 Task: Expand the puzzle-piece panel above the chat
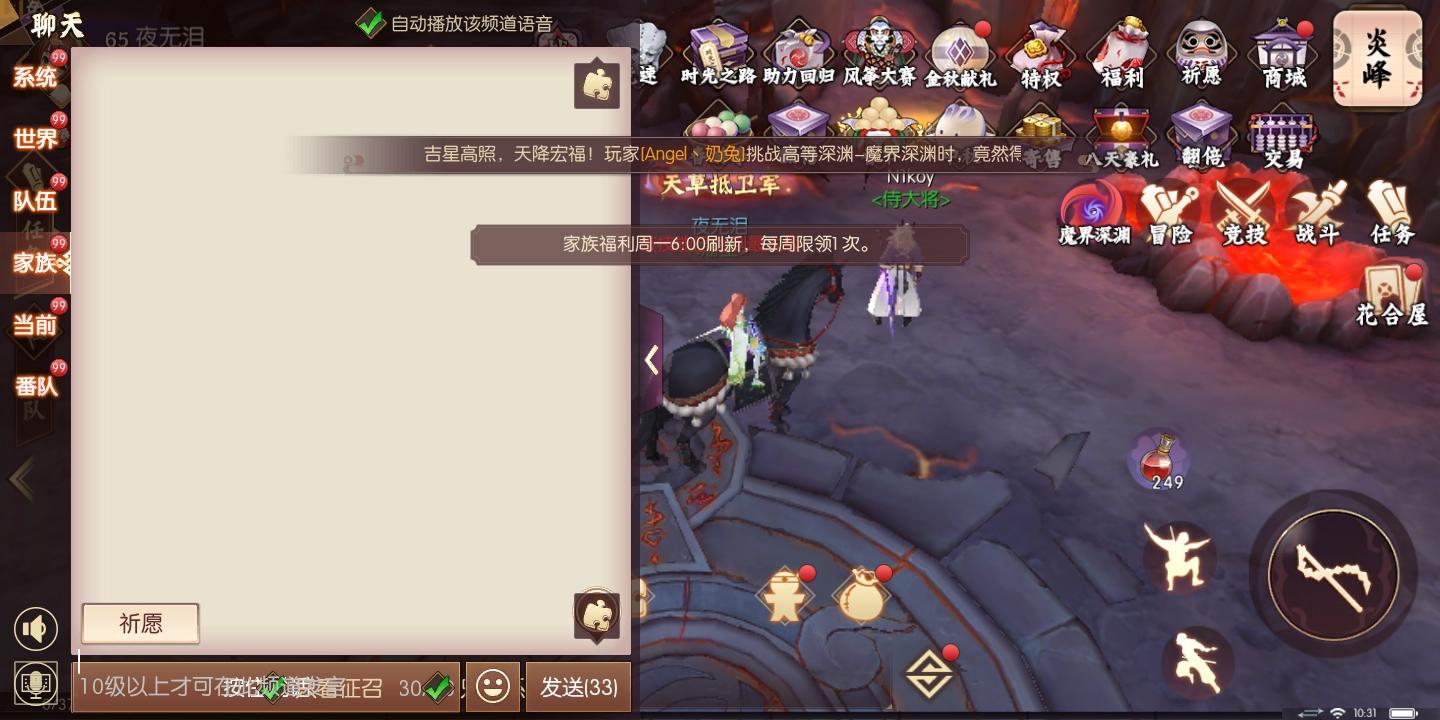tap(596, 84)
